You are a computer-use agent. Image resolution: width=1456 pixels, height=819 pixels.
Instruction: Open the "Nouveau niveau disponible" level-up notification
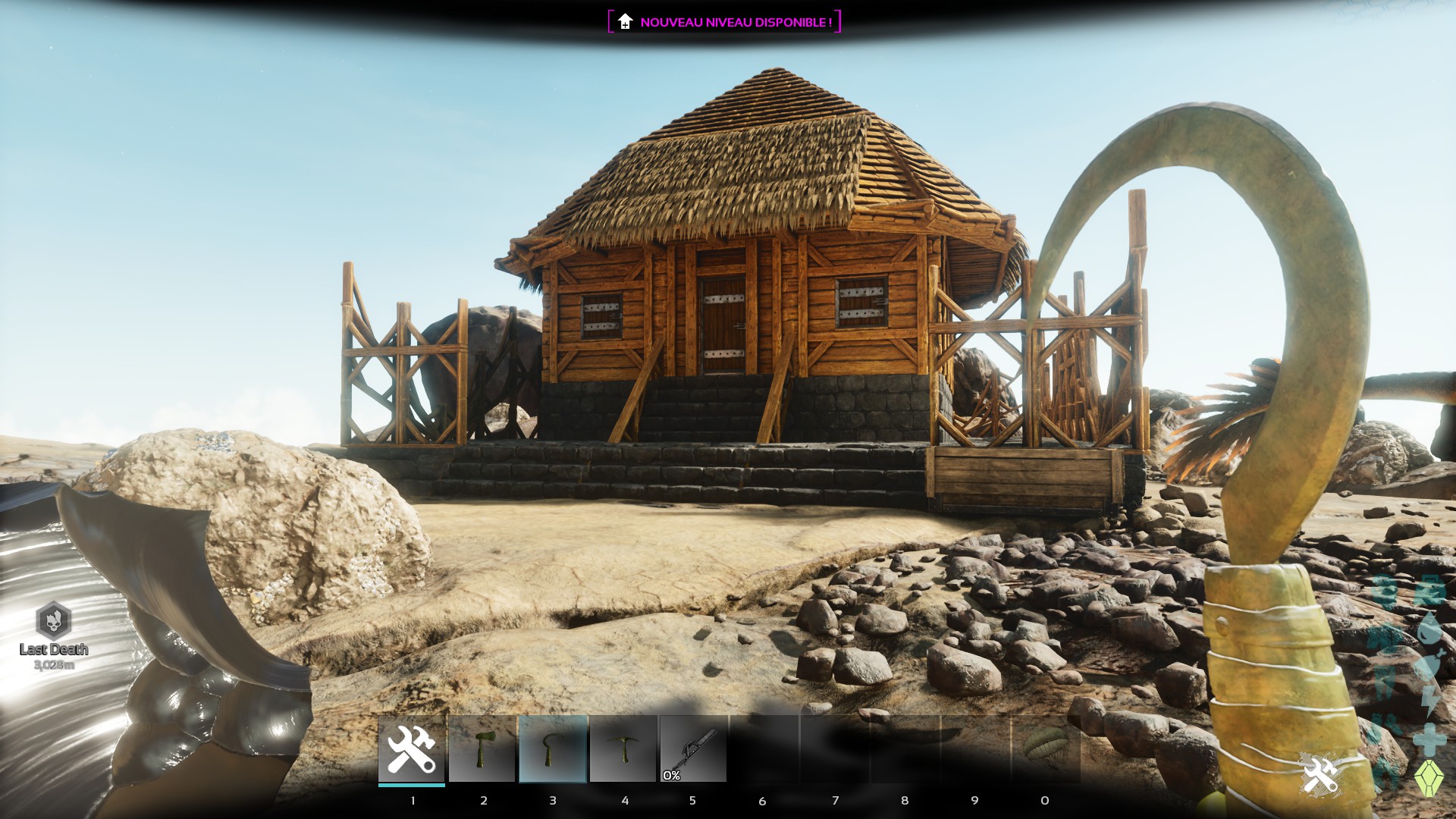point(724,22)
